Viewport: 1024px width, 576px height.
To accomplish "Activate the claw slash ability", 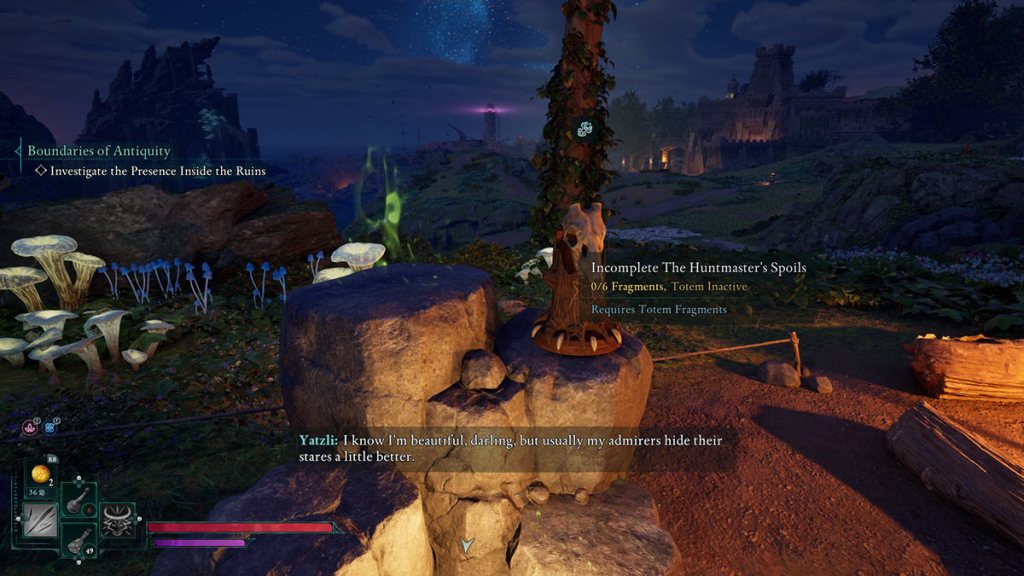I will pyautogui.click(x=40, y=521).
